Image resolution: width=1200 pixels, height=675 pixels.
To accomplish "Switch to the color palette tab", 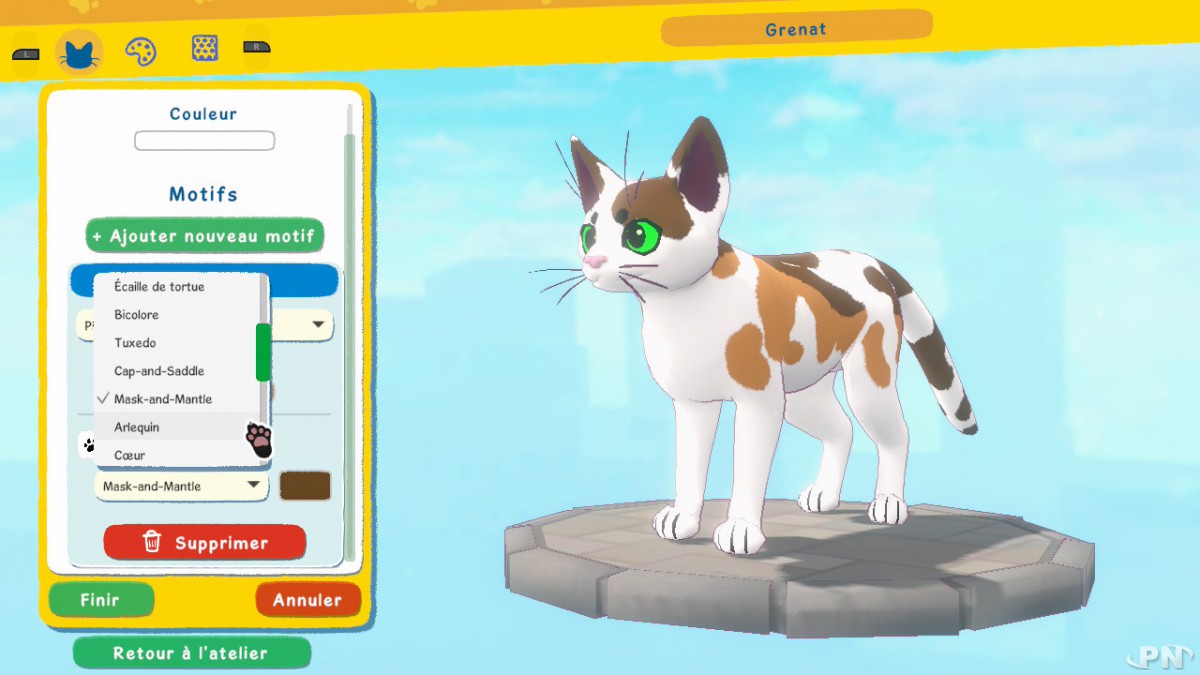I will coord(141,50).
